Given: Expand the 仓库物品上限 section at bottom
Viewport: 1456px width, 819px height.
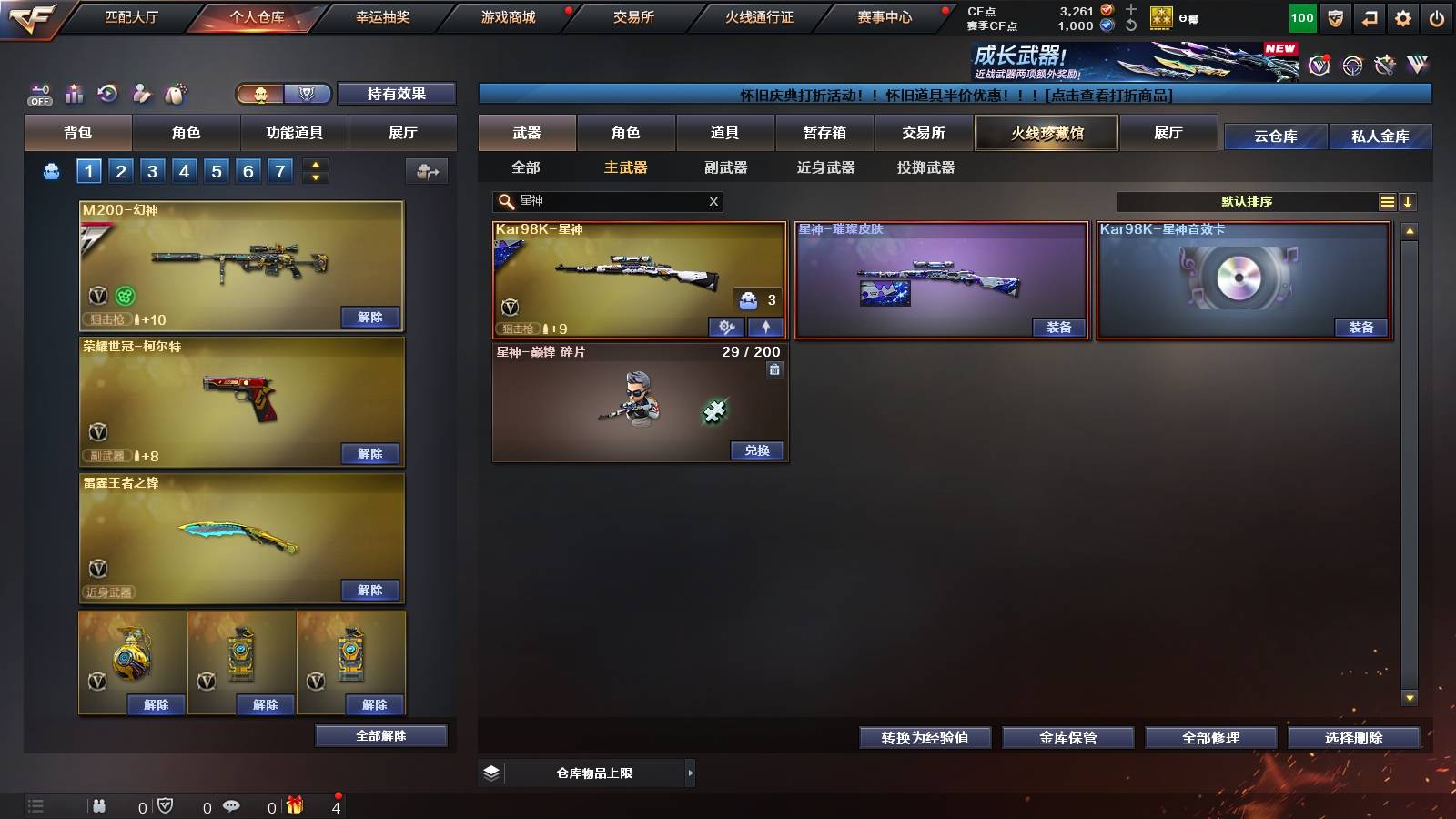Looking at the screenshot, I should tap(690, 773).
